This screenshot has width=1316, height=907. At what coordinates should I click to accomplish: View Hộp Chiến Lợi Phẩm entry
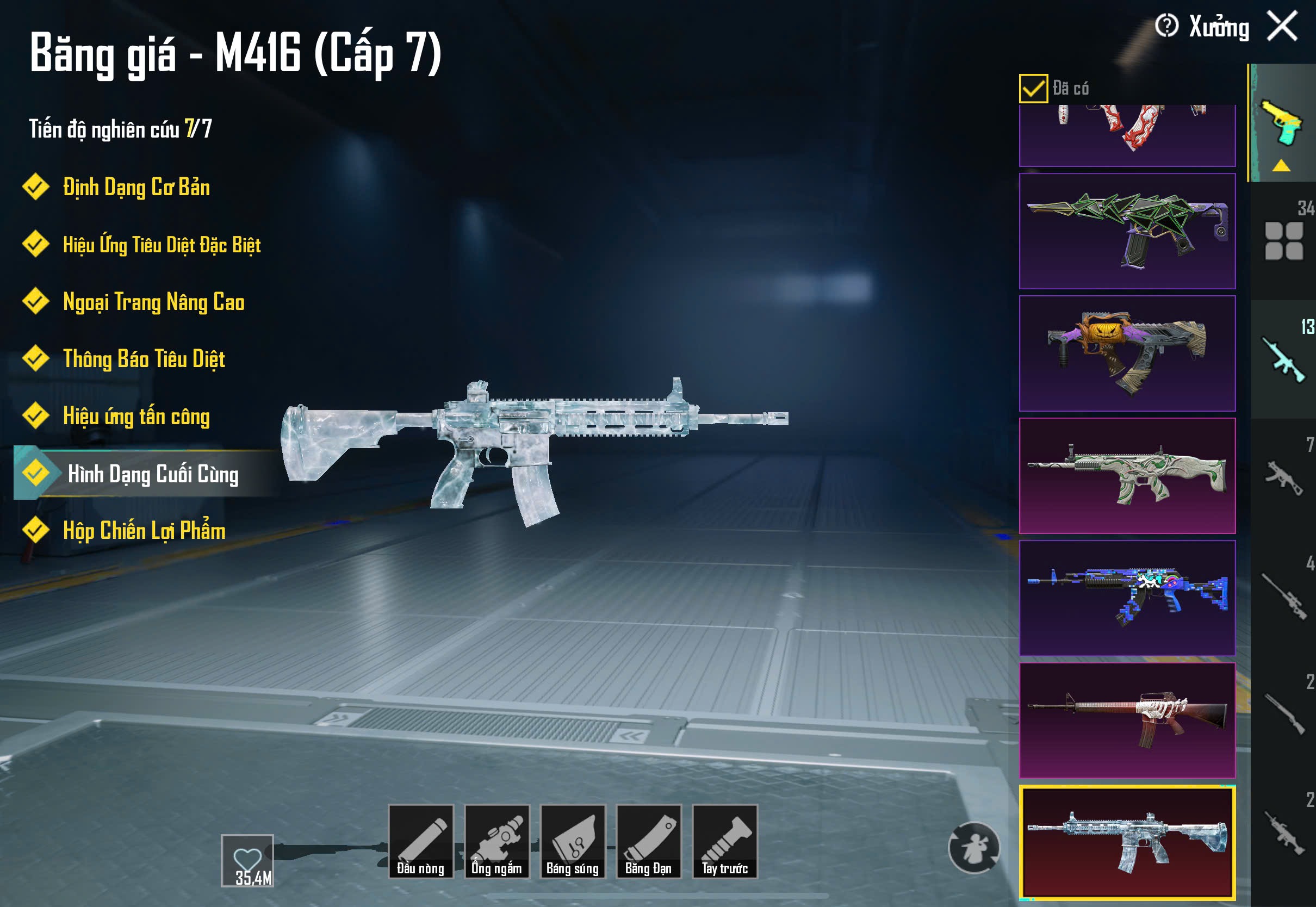tap(144, 531)
